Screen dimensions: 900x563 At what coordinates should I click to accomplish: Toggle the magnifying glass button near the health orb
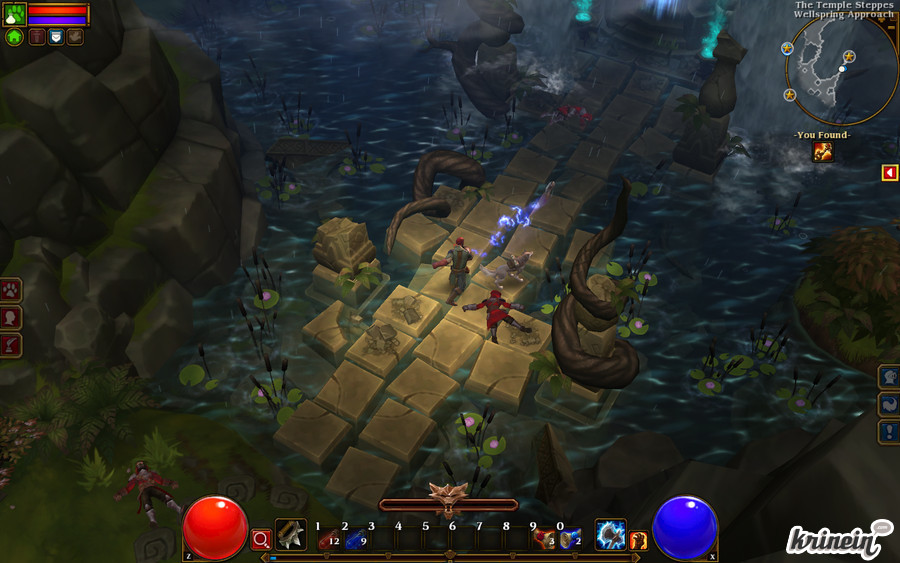261,540
